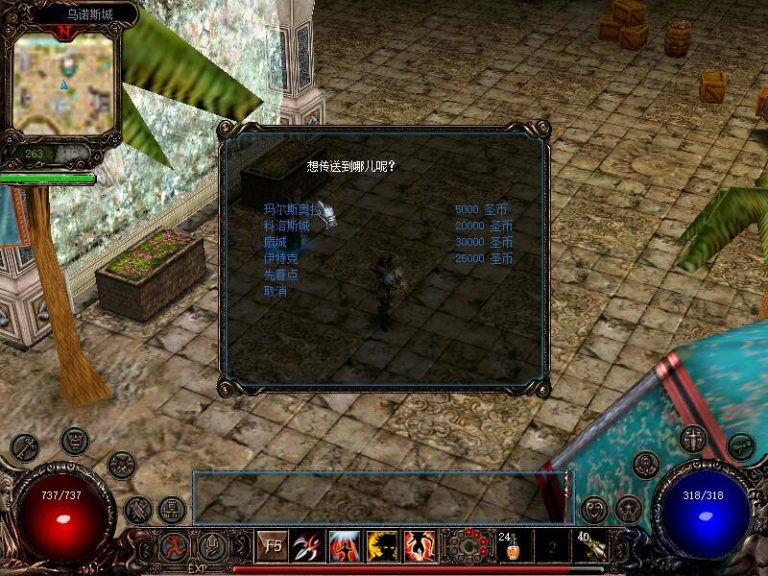Teleport to 扇城
The height and width of the screenshot is (576, 768).
click(274, 242)
